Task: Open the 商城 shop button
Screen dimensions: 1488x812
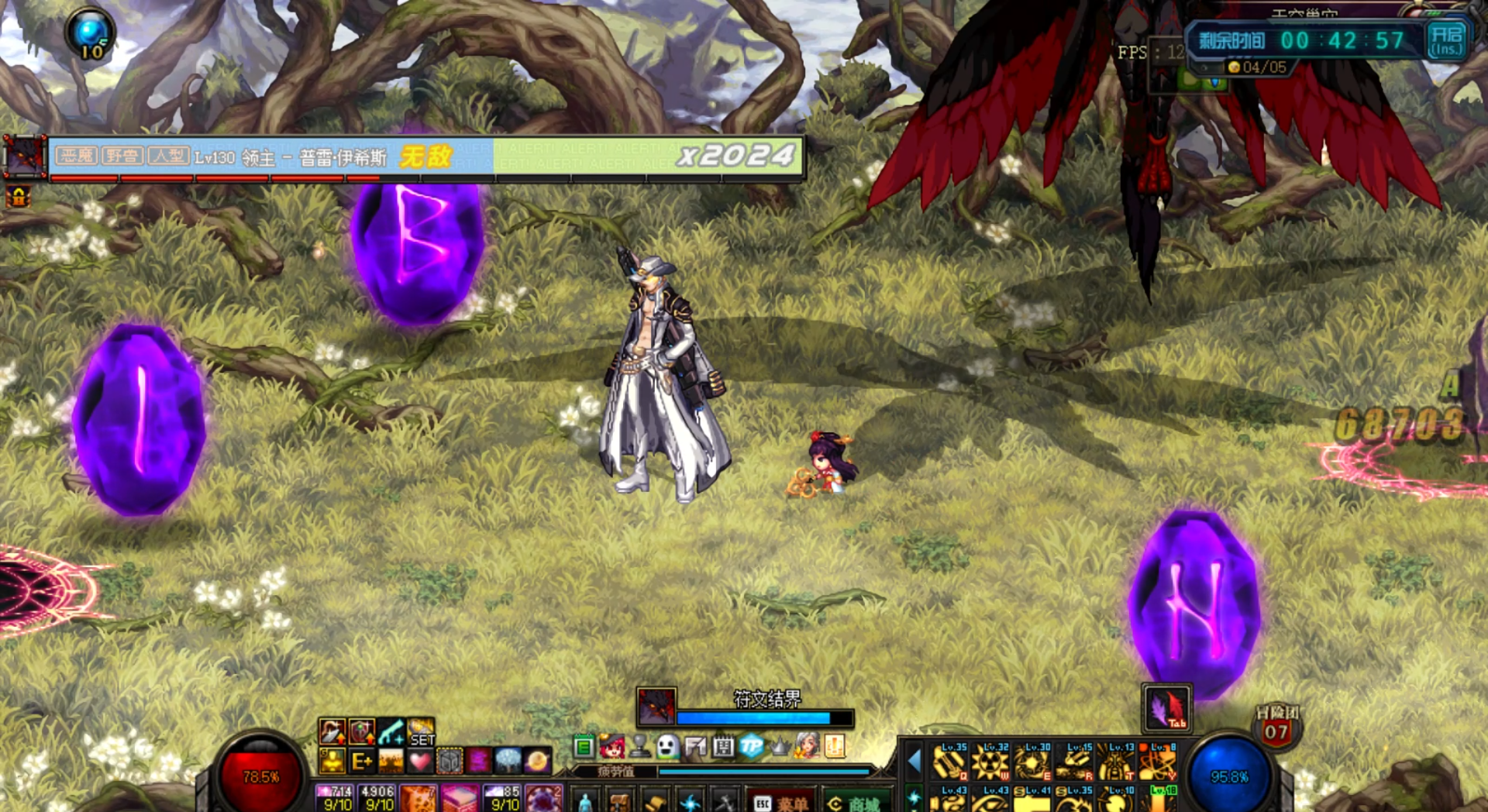Action: pos(855,803)
